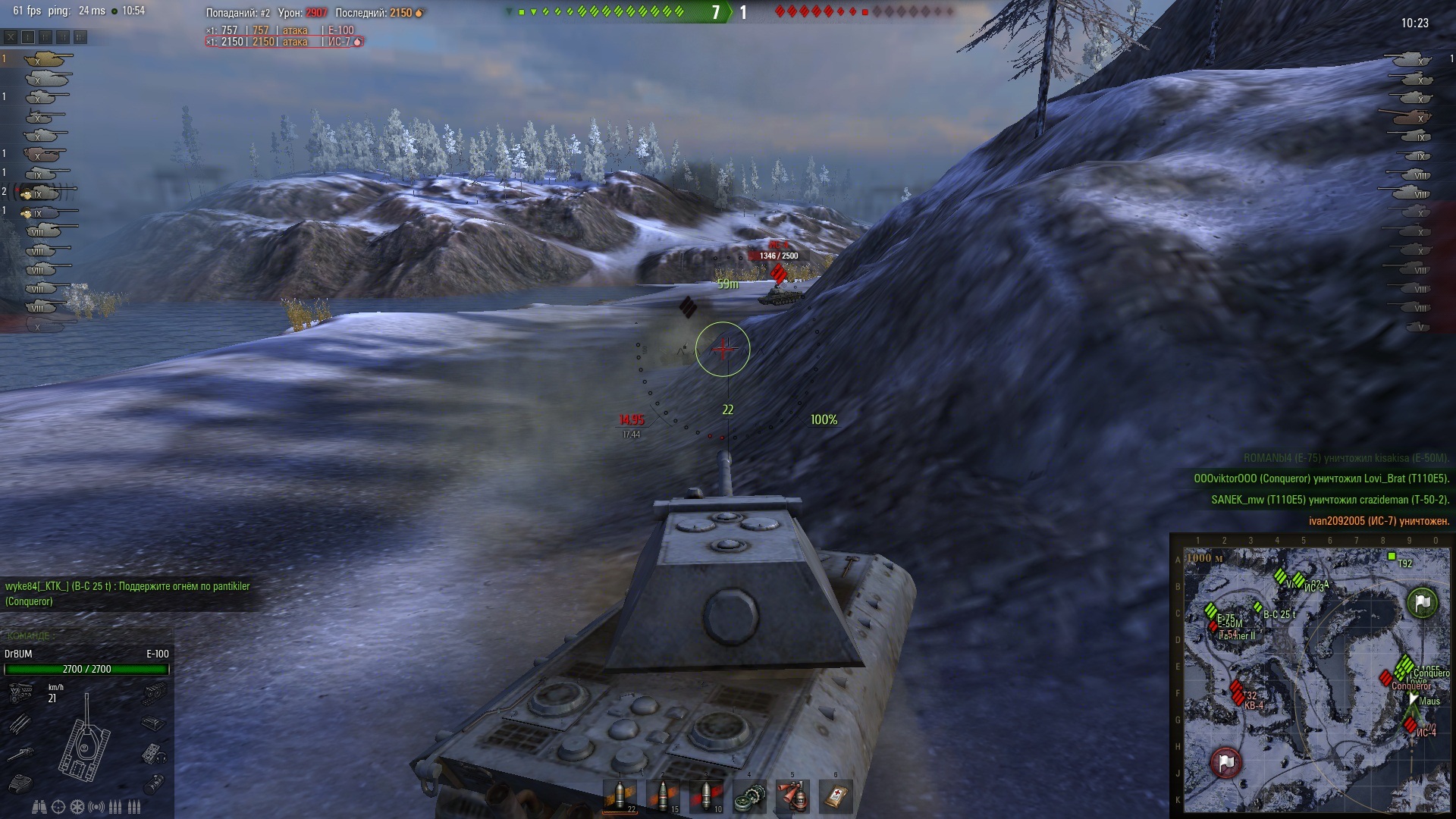Use the repair kit consumable
The image size is (1456, 819).
click(749, 796)
